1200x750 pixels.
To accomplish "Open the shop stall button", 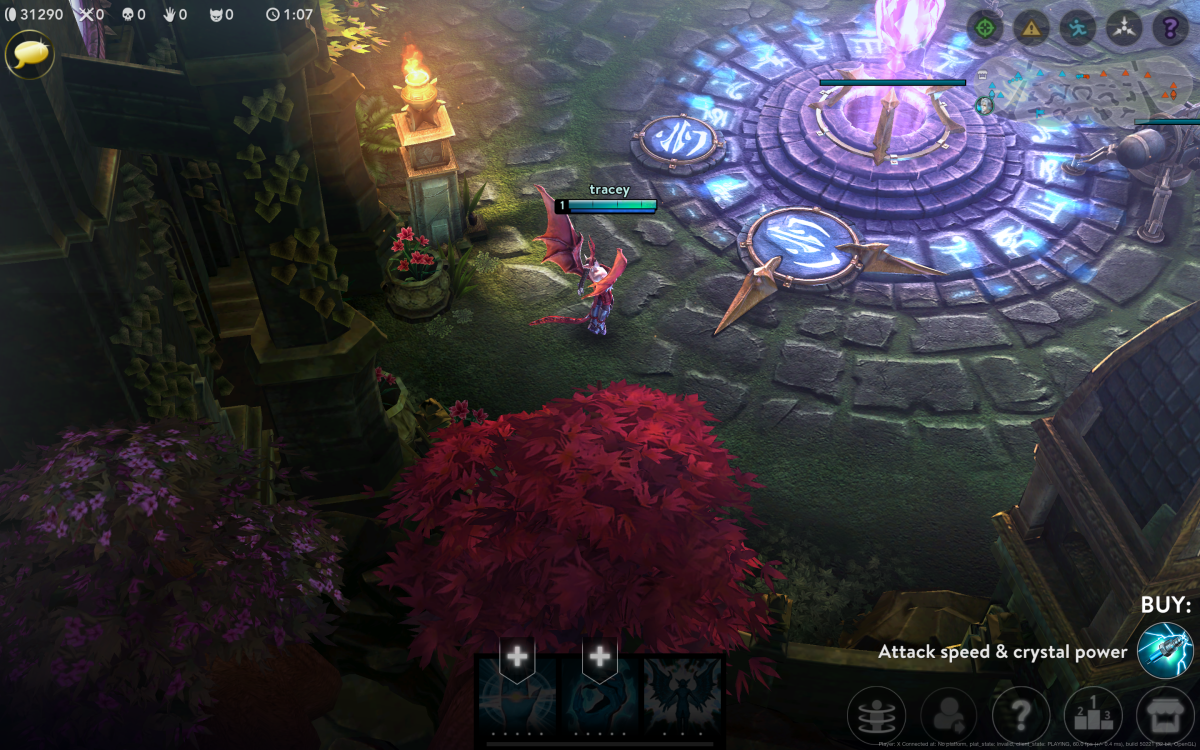I will pyautogui.click(x=1165, y=715).
